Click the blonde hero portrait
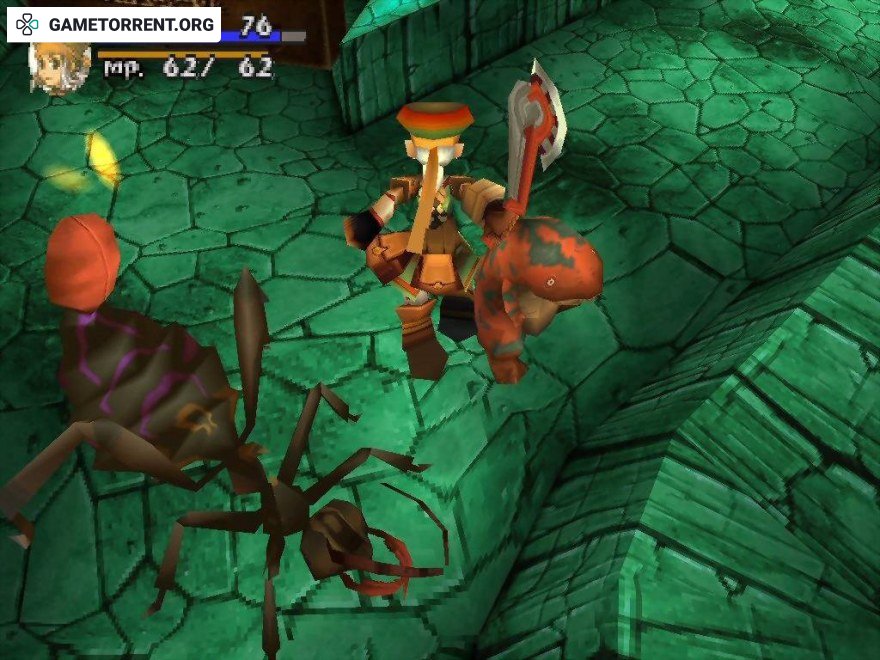This screenshot has width=880, height=660. [60, 68]
